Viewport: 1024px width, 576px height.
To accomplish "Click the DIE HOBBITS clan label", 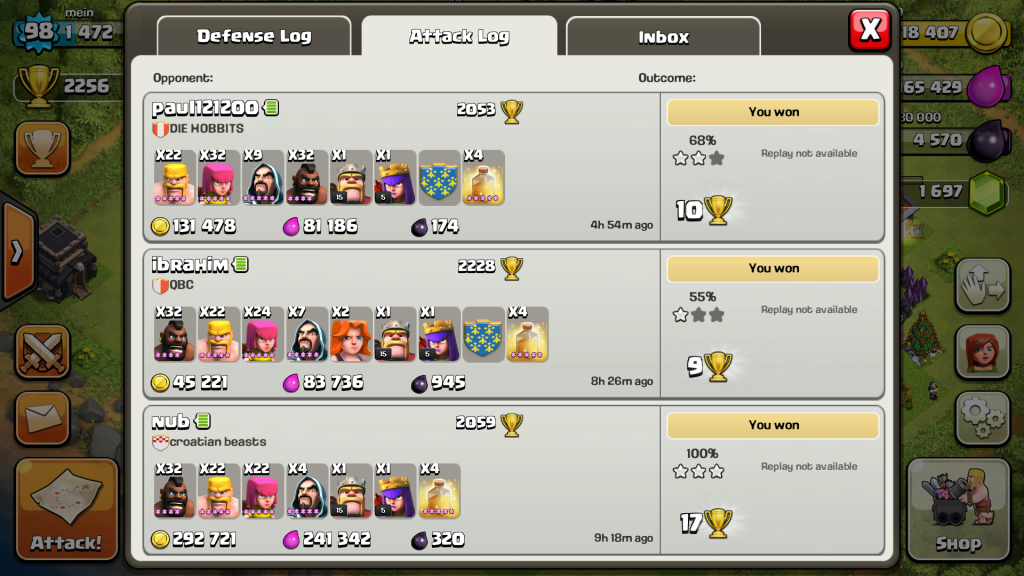I will point(207,129).
